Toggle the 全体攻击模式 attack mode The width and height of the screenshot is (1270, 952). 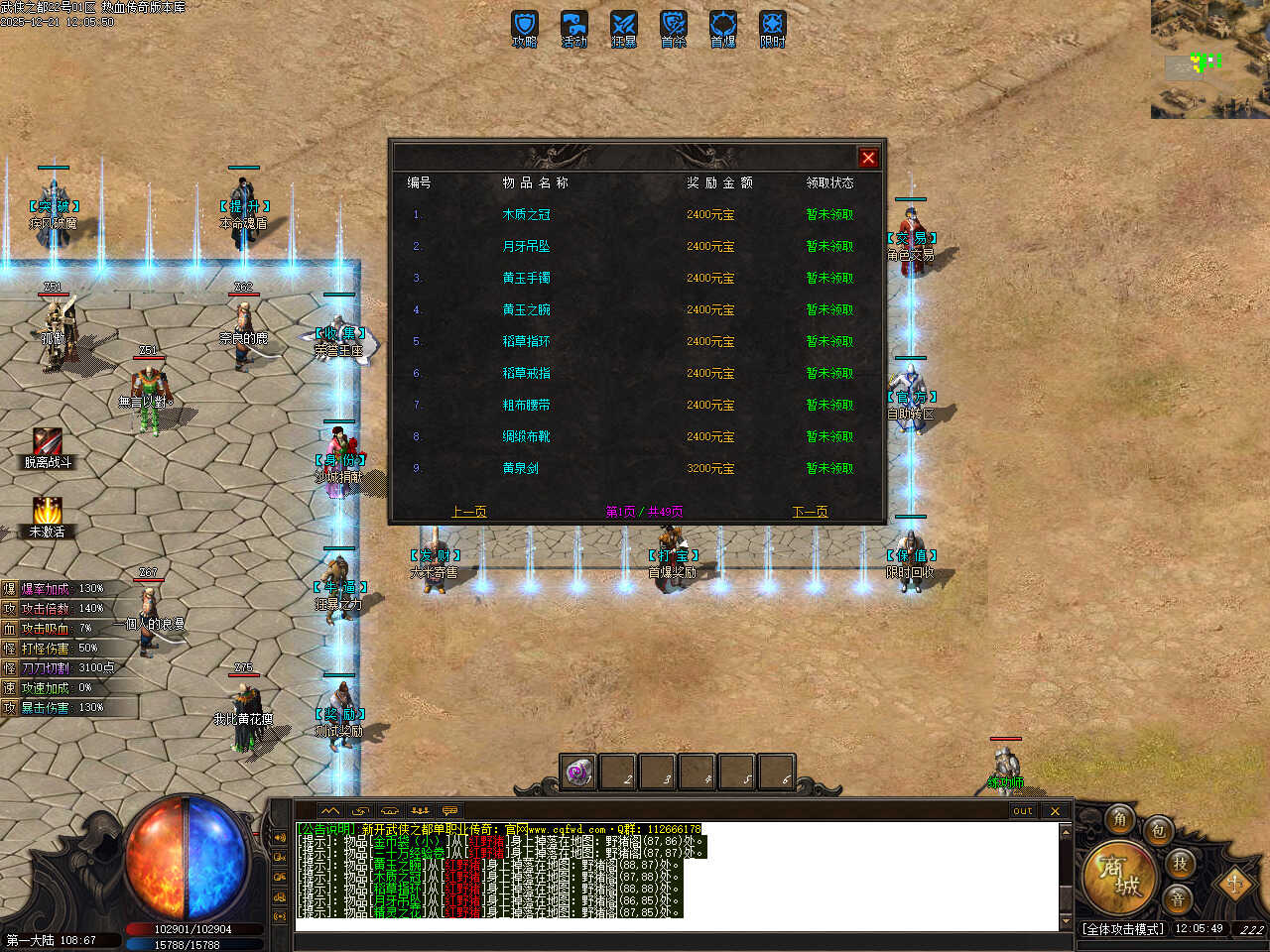click(1123, 929)
